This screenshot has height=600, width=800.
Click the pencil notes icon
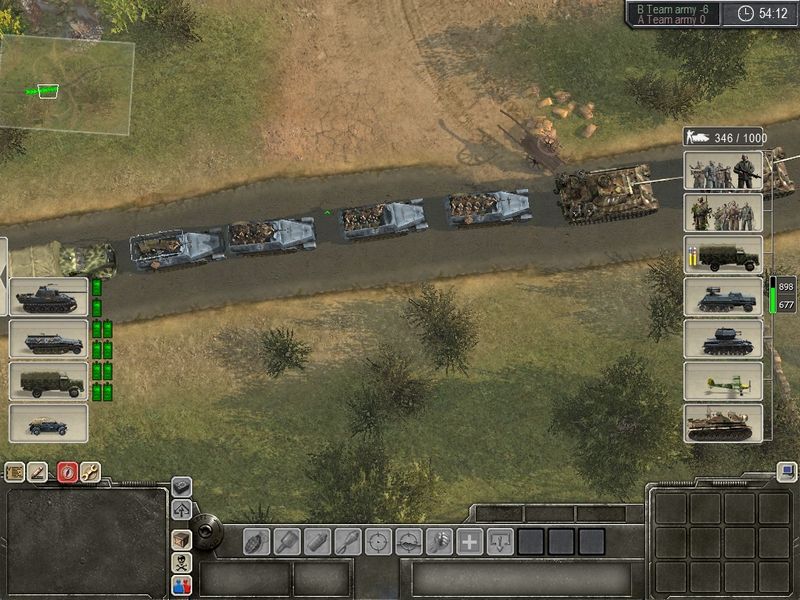point(39,471)
